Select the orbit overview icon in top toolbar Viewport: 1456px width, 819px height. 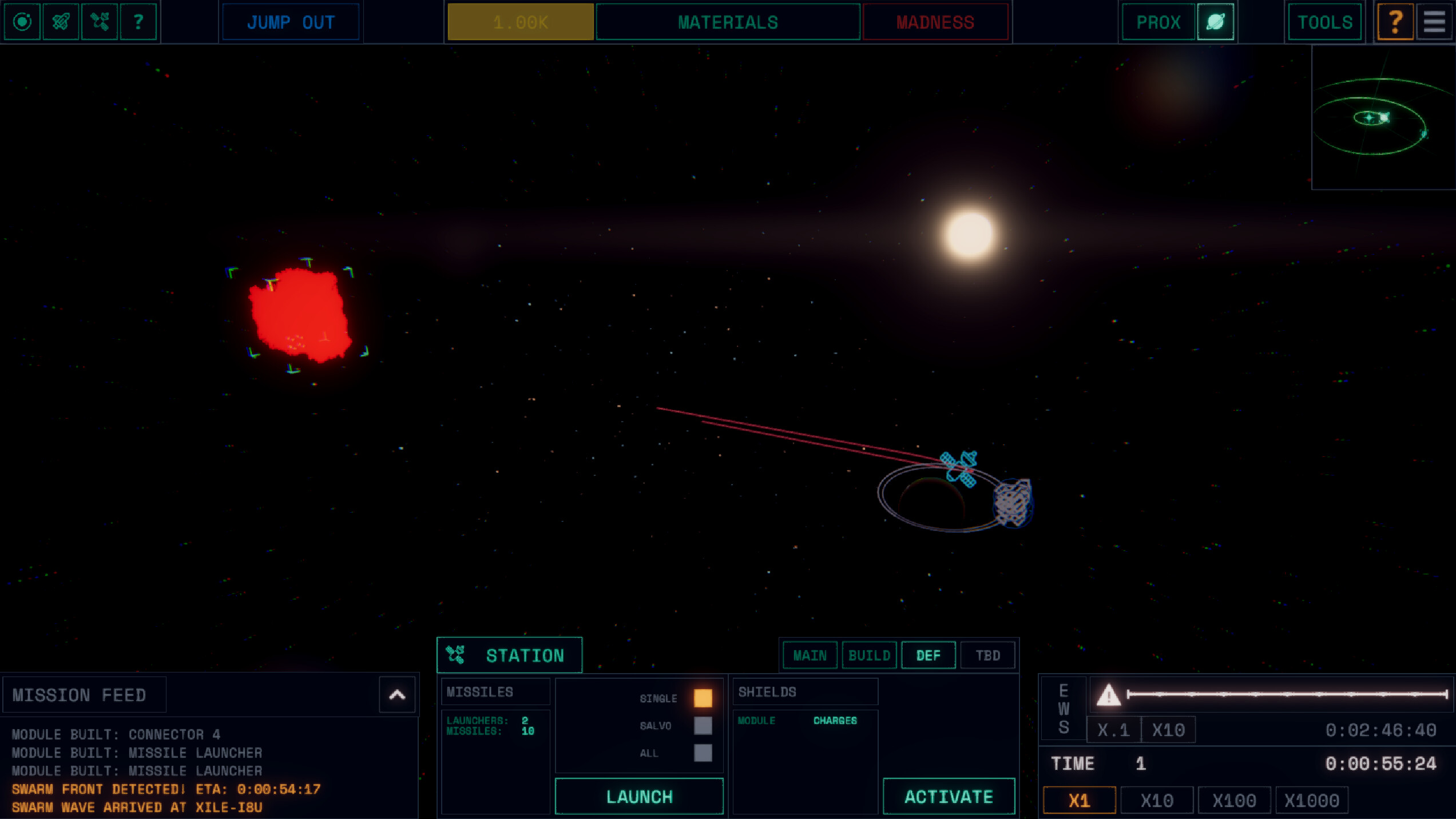(x=22, y=22)
